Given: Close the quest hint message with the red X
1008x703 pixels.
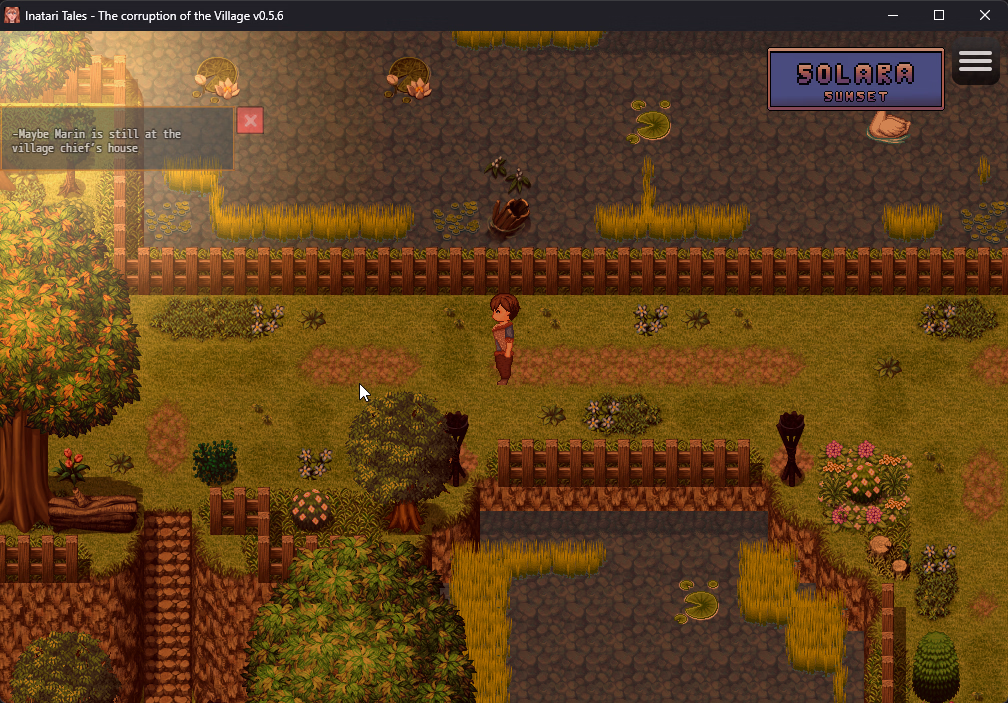Looking at the screenshot, I should (250, 121).
